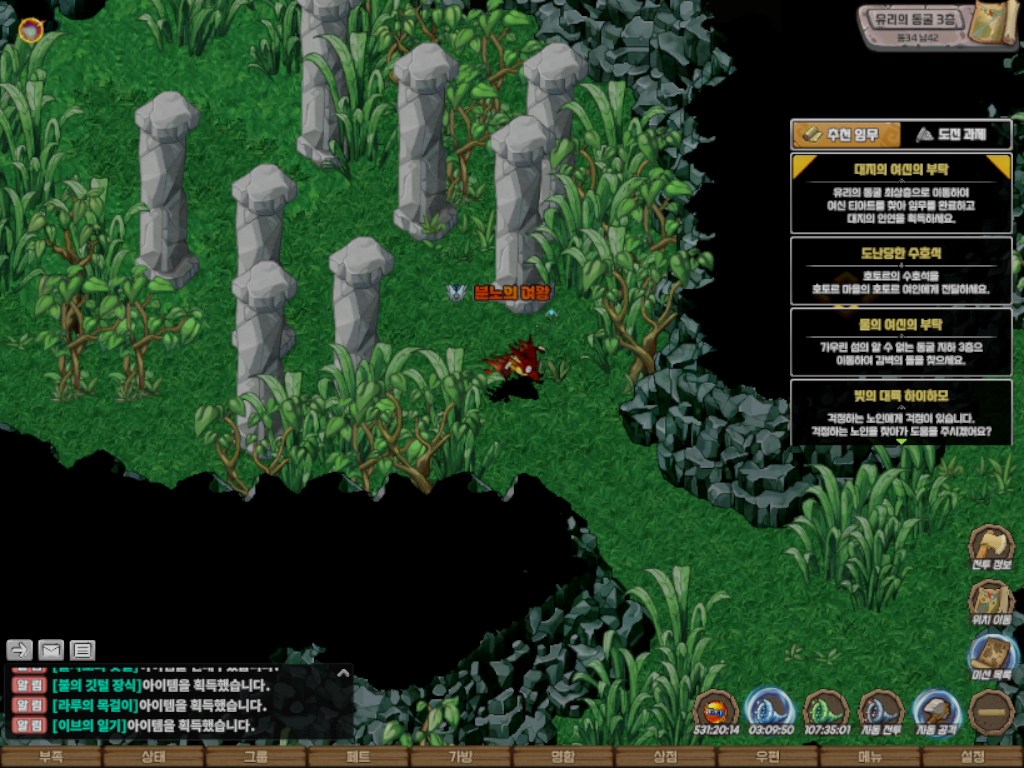1024x768 pixels.
Task: Select the 대지의 여신의 부탁 quest entry
Action: click(x=901, y=193)
